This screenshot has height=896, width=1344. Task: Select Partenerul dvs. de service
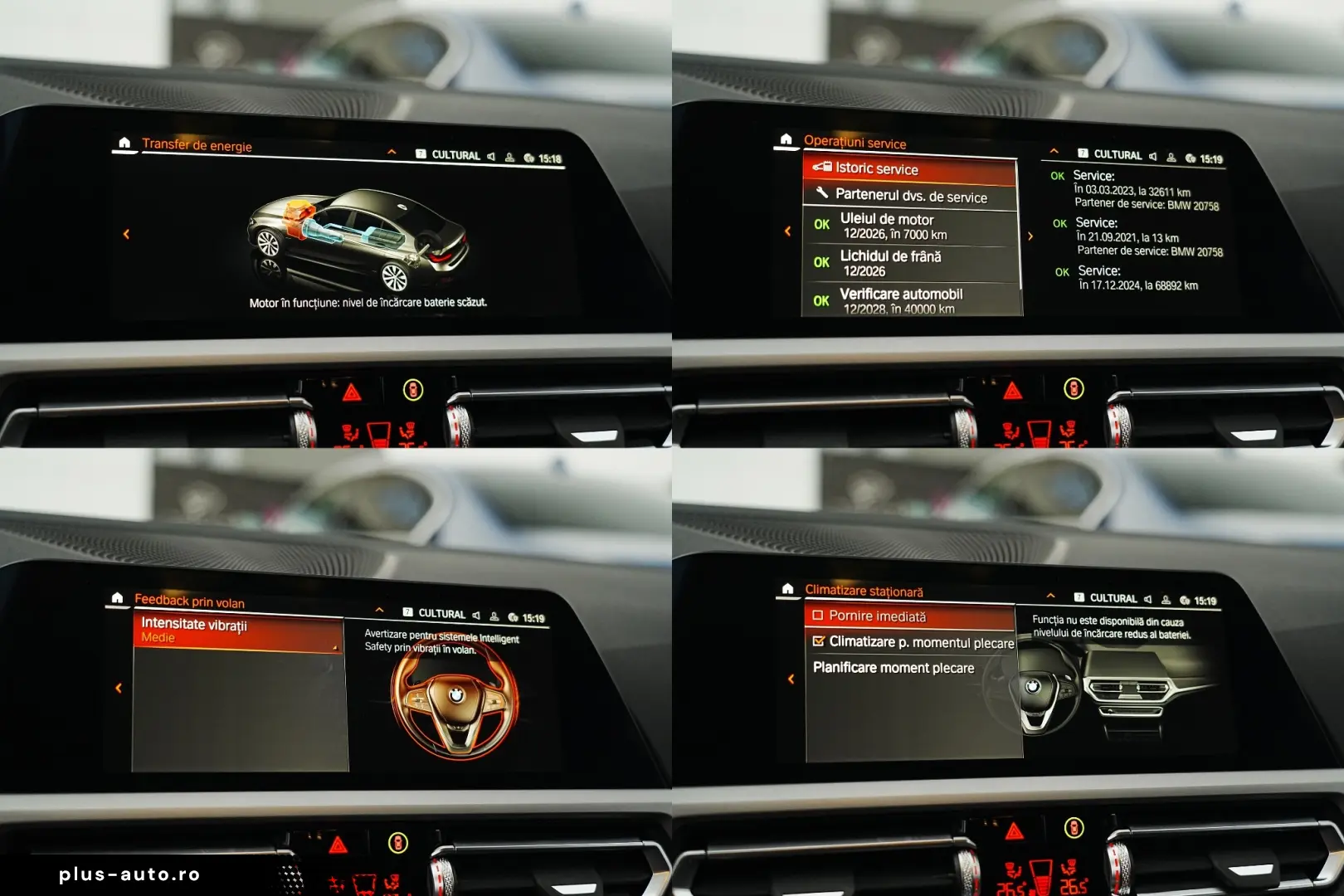click(909, 197)
